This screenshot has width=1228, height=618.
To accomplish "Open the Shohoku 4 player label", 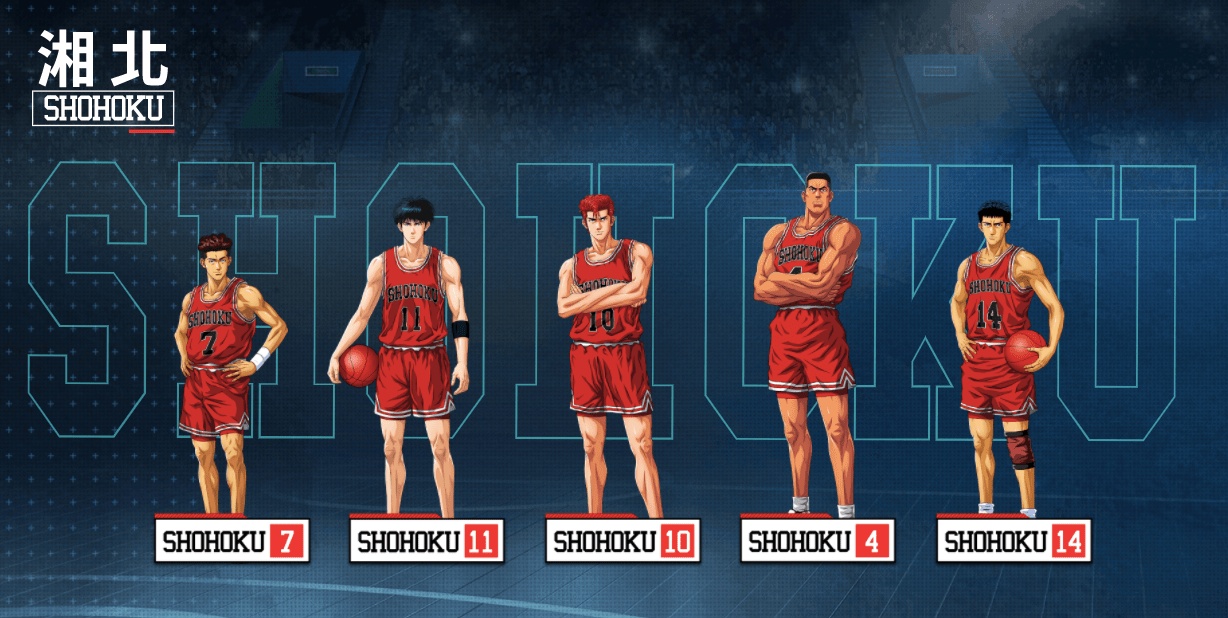I will click(x=817, y=542).
